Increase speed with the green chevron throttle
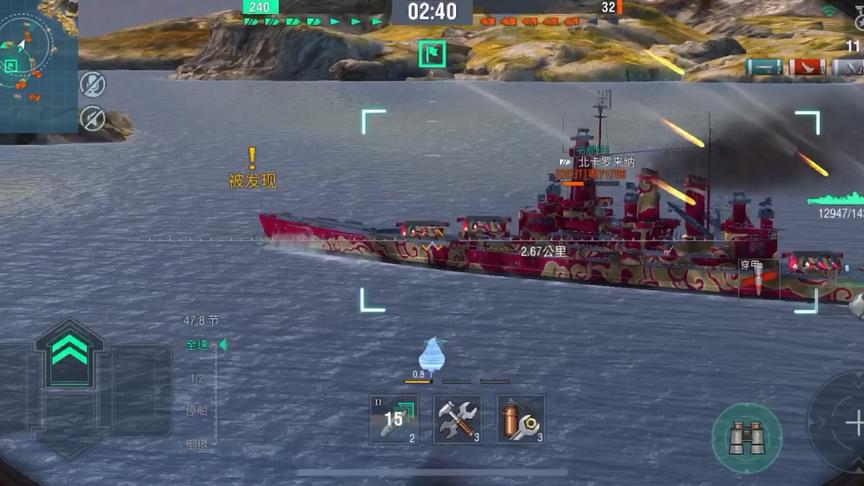The image size is (864, 486). [69, 350]
